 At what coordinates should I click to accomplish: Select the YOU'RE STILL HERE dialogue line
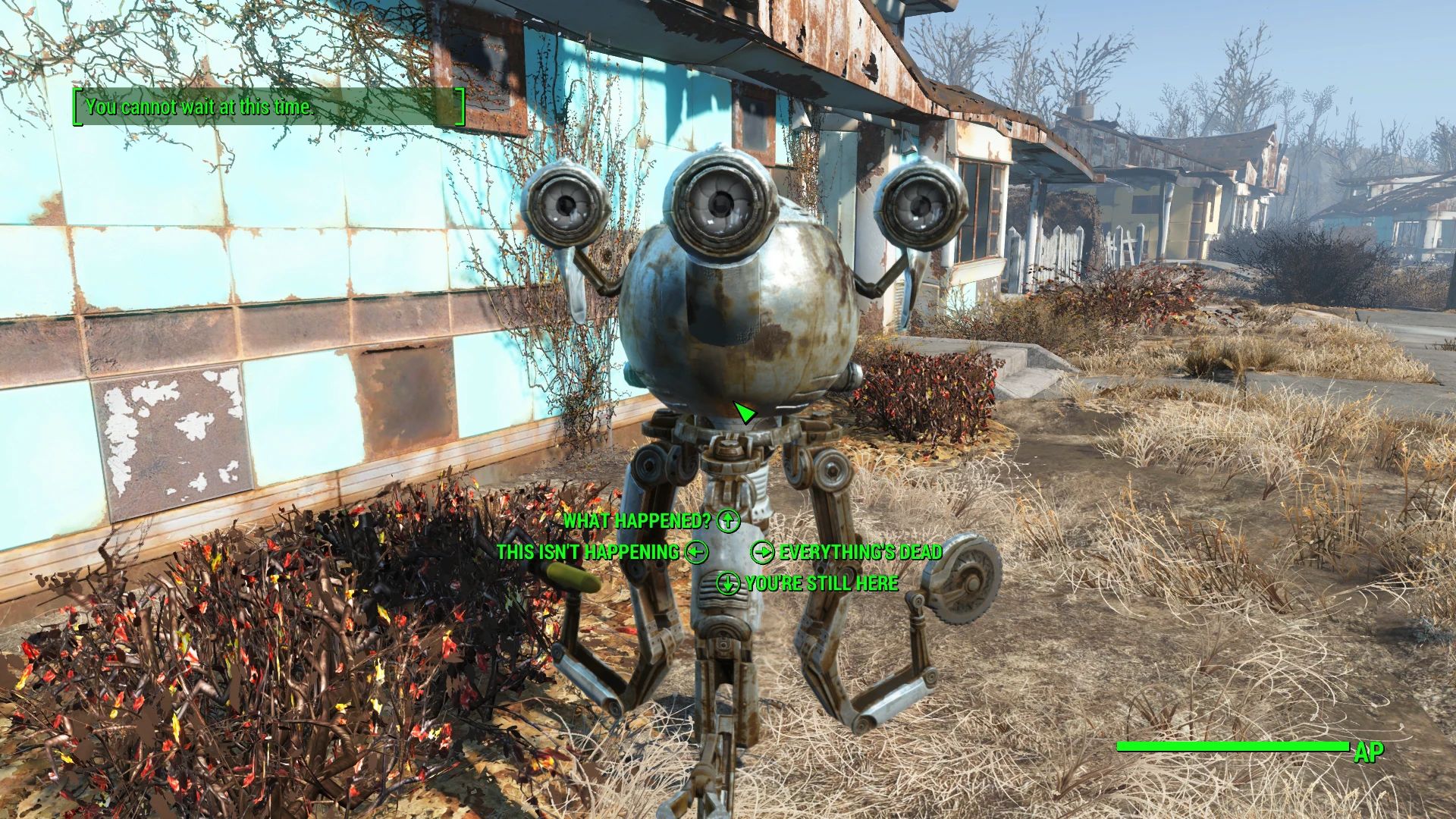coord(821,584)
